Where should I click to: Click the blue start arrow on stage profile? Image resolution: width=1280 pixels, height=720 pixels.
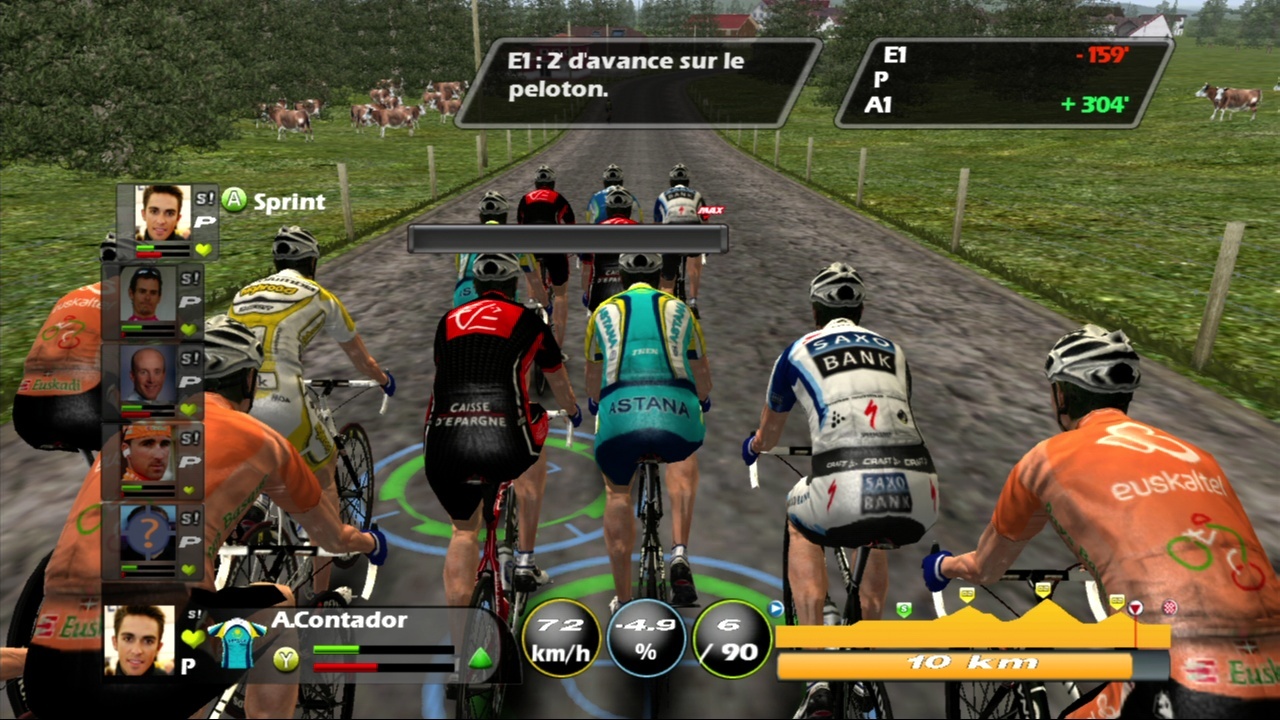tap(775, 607)
